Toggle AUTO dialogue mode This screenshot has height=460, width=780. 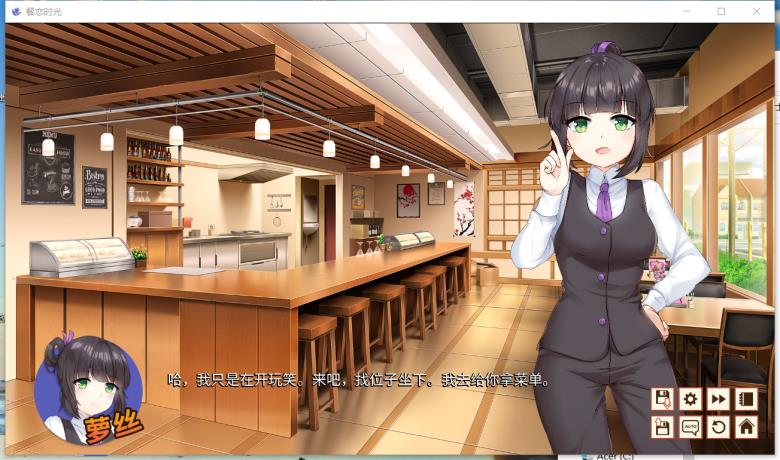(x=690, y=427)
